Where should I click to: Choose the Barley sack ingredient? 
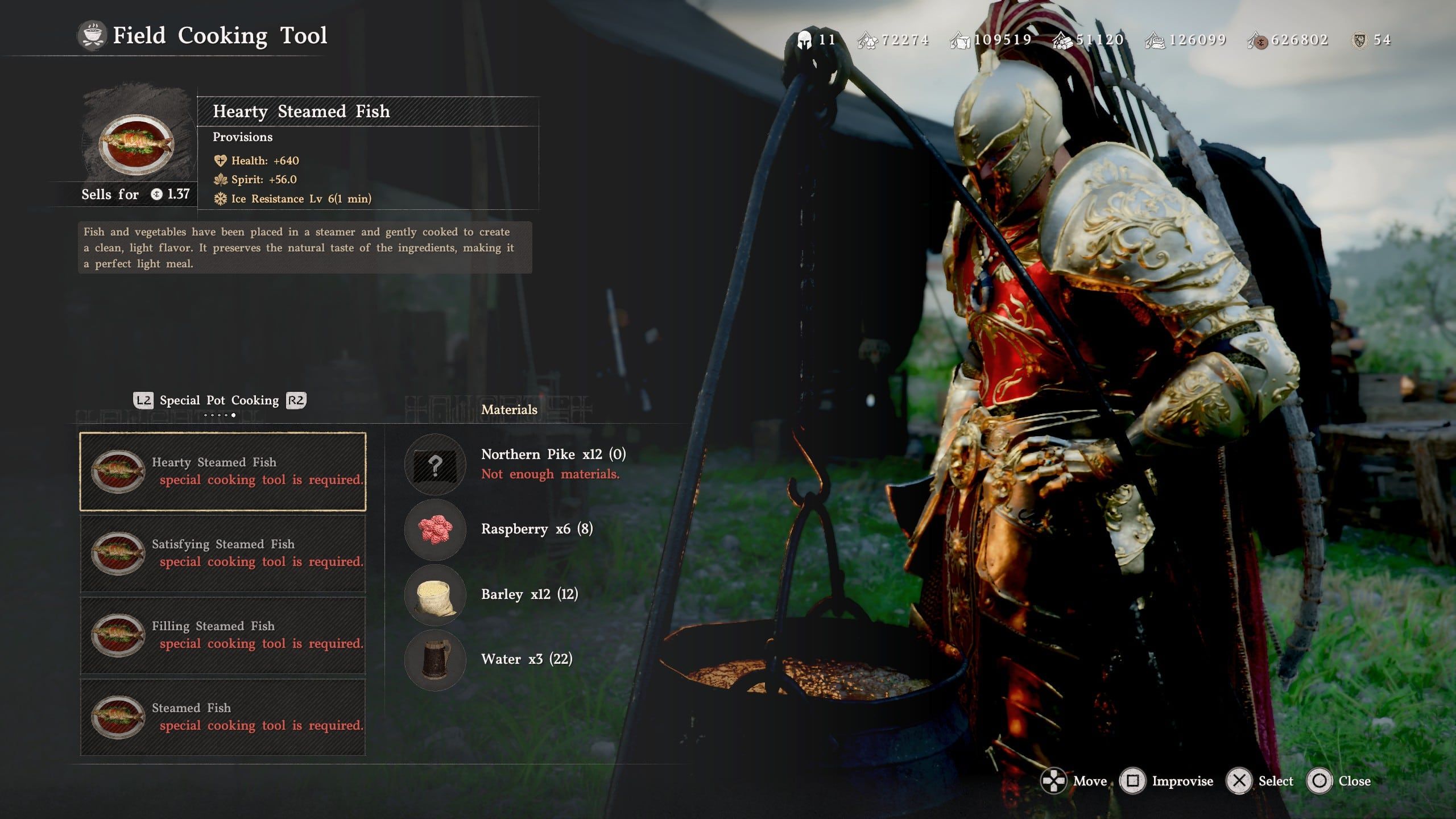(435, 595)
